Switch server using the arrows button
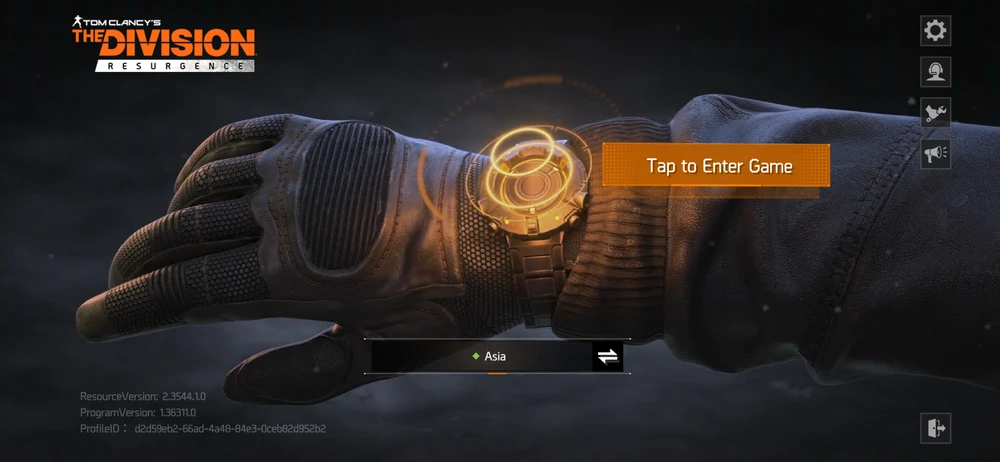The height and width of the screenshot is (462, 1000). tap(607, 356)
